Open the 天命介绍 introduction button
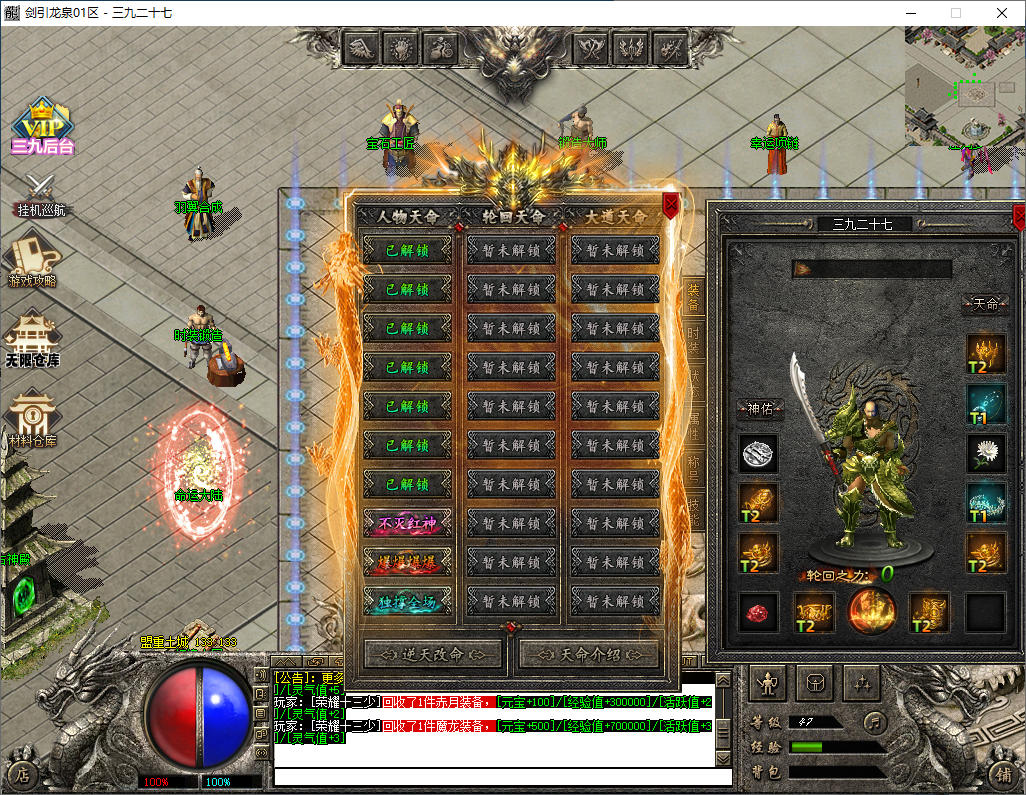Viewport: 1026px width, 795px height. pyautogui.click(x=588, y=654)
